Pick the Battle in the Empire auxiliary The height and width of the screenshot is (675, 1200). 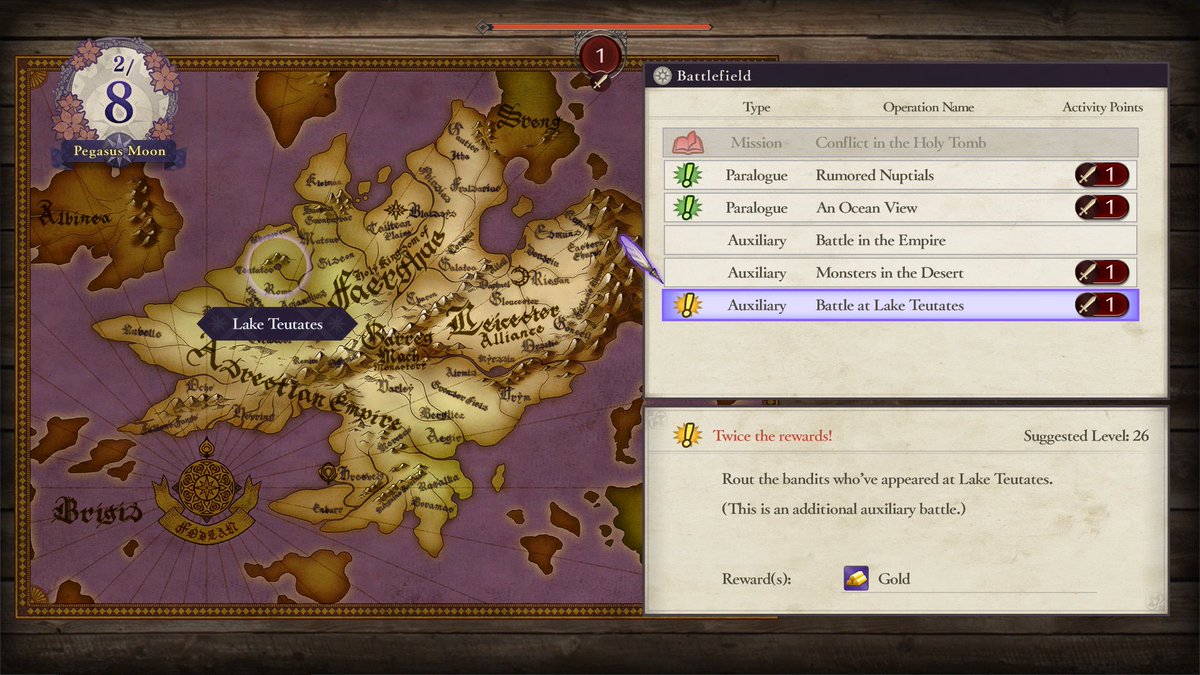coord(900,240)
